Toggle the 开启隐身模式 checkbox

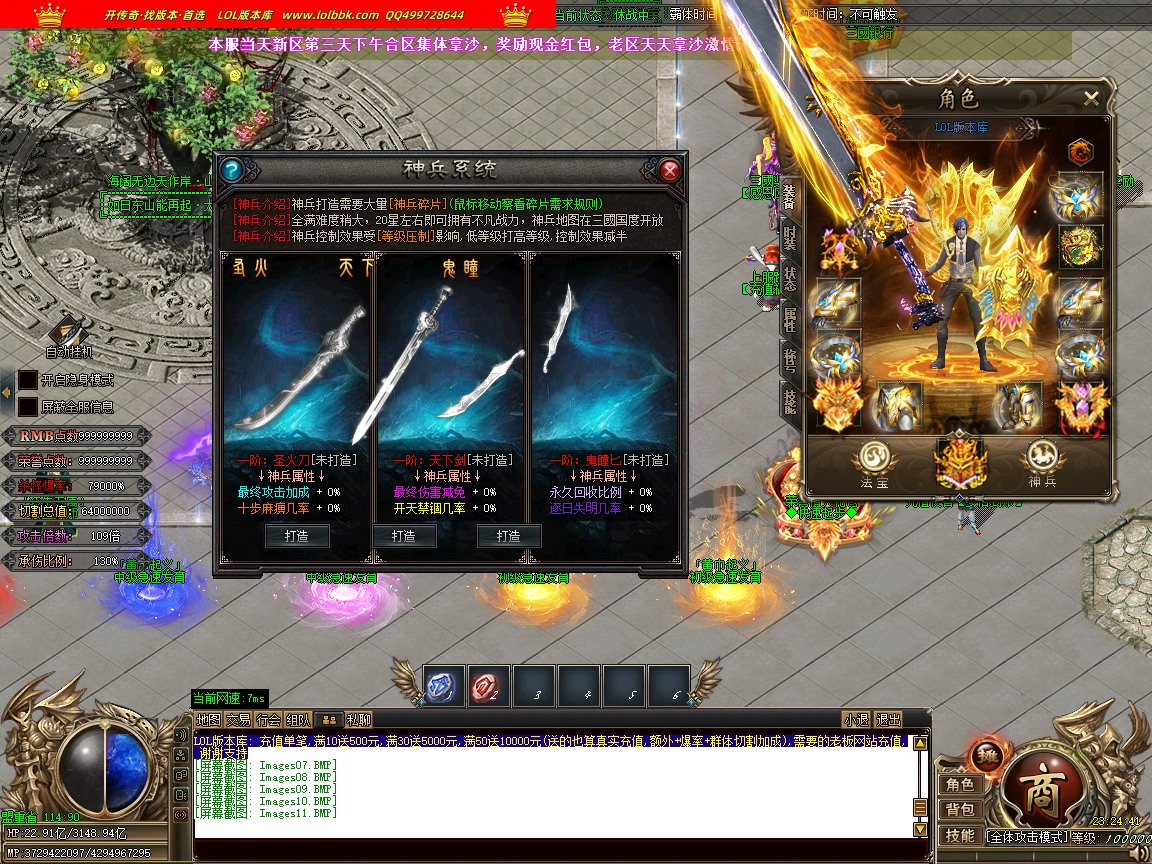(27, 380)
